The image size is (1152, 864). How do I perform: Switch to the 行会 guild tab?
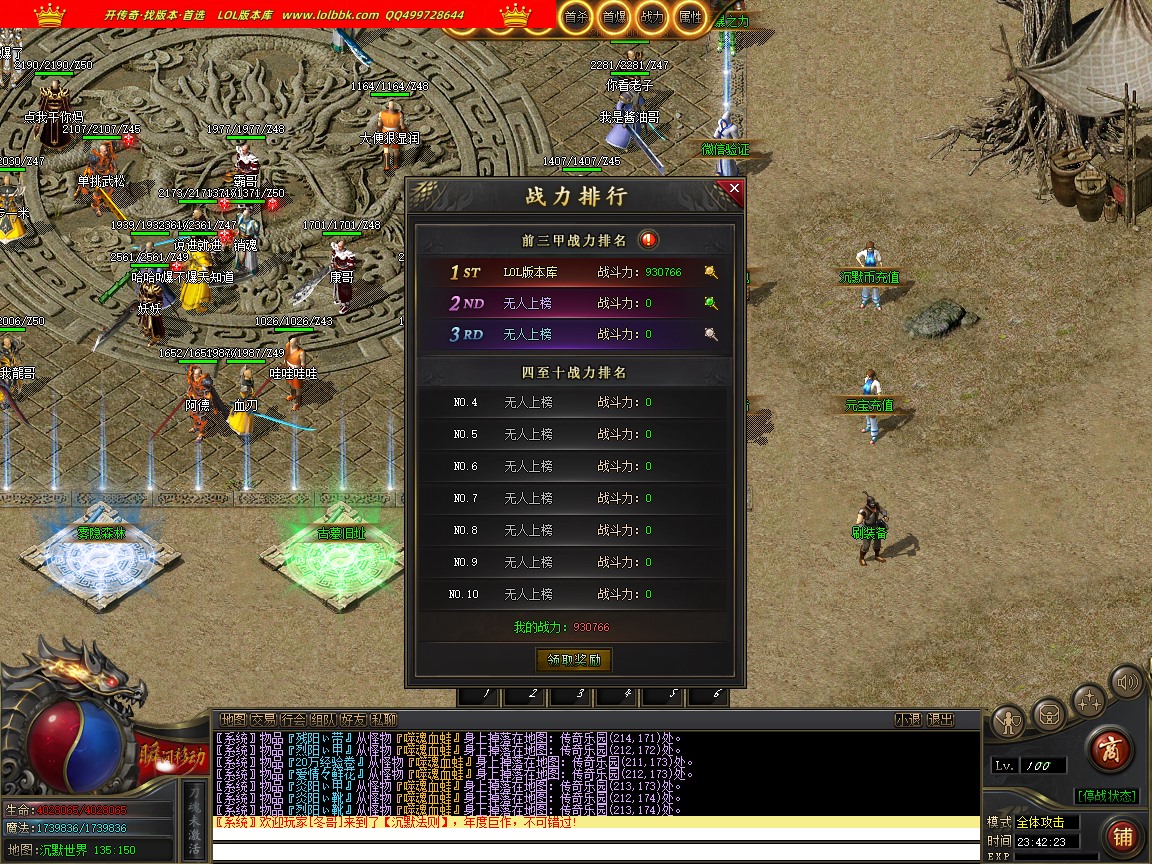[x=293, y=719]
